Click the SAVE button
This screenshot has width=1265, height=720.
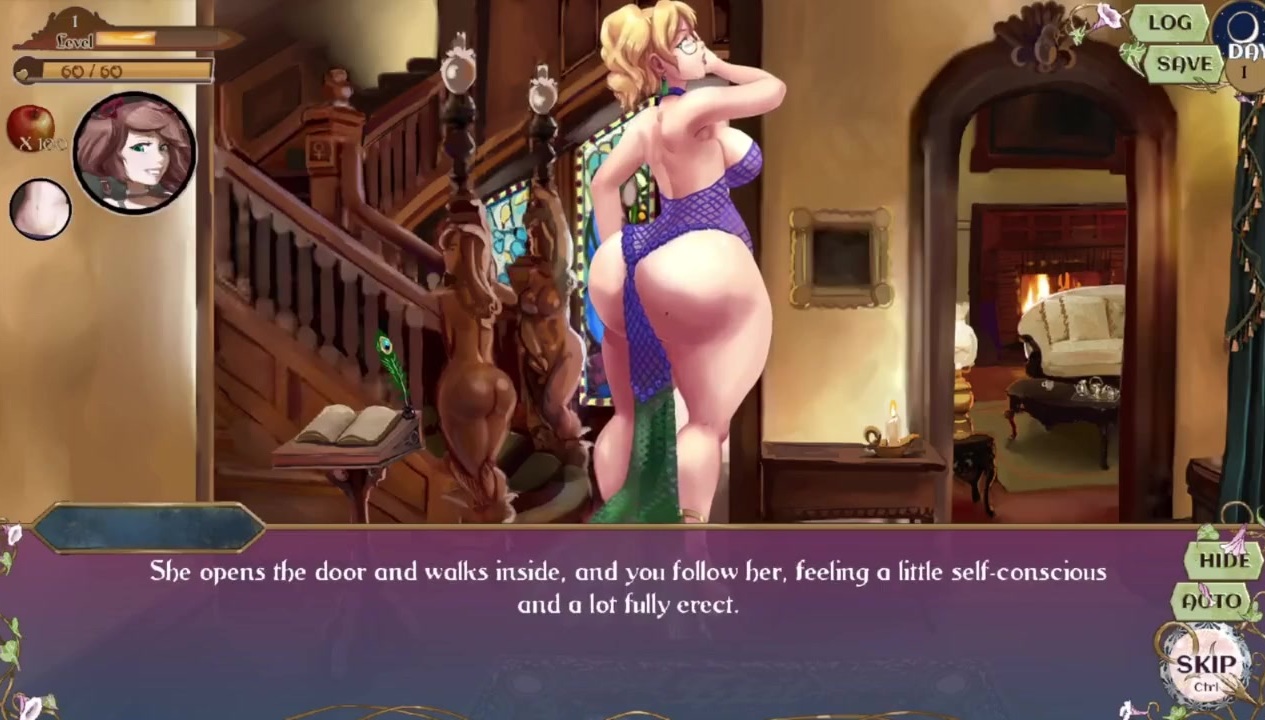(x=1184, y=64)
